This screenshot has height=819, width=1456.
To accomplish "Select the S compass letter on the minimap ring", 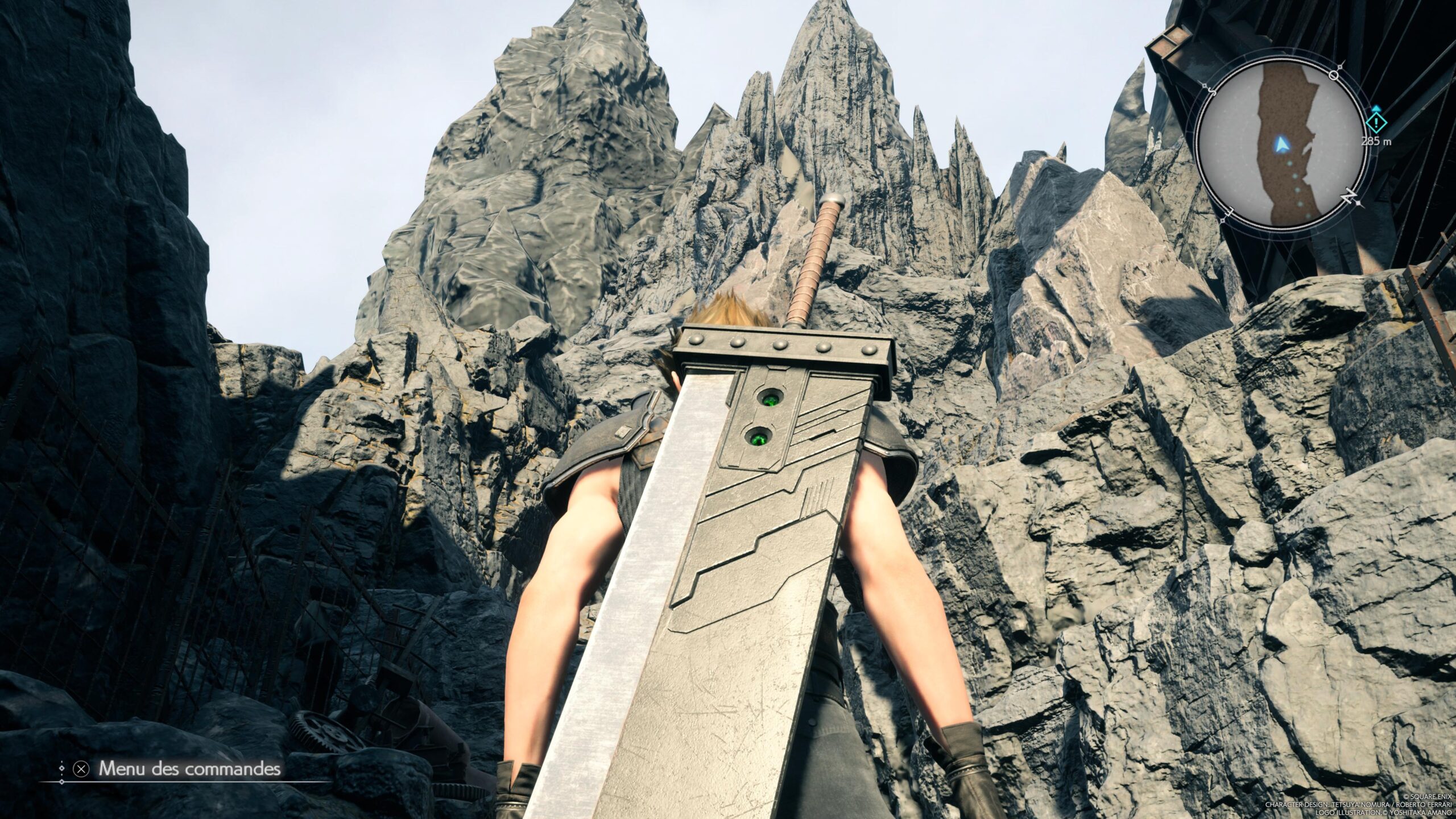I will tap(1212, 92).
